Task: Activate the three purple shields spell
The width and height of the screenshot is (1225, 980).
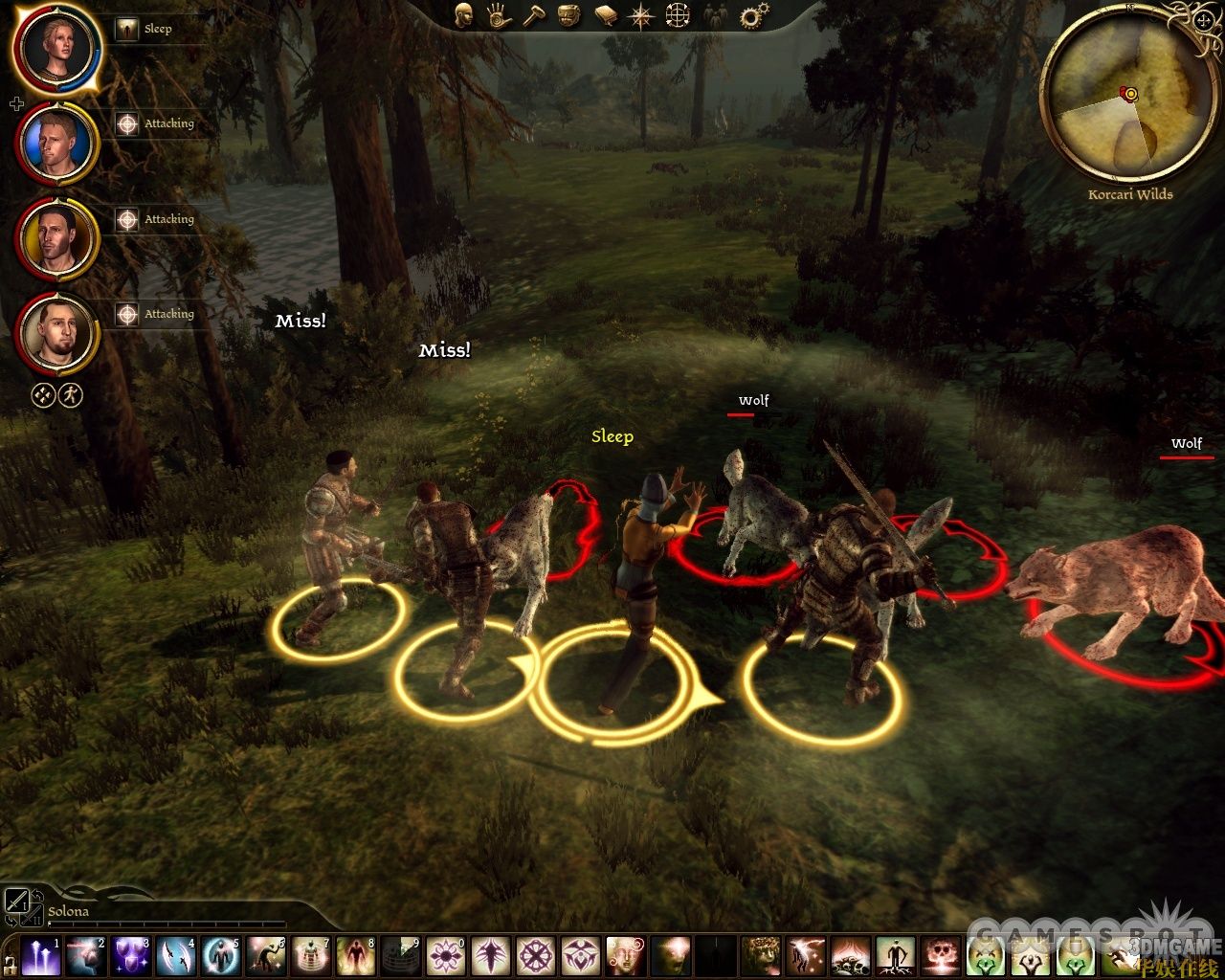Action: click(x=130, y=956)
